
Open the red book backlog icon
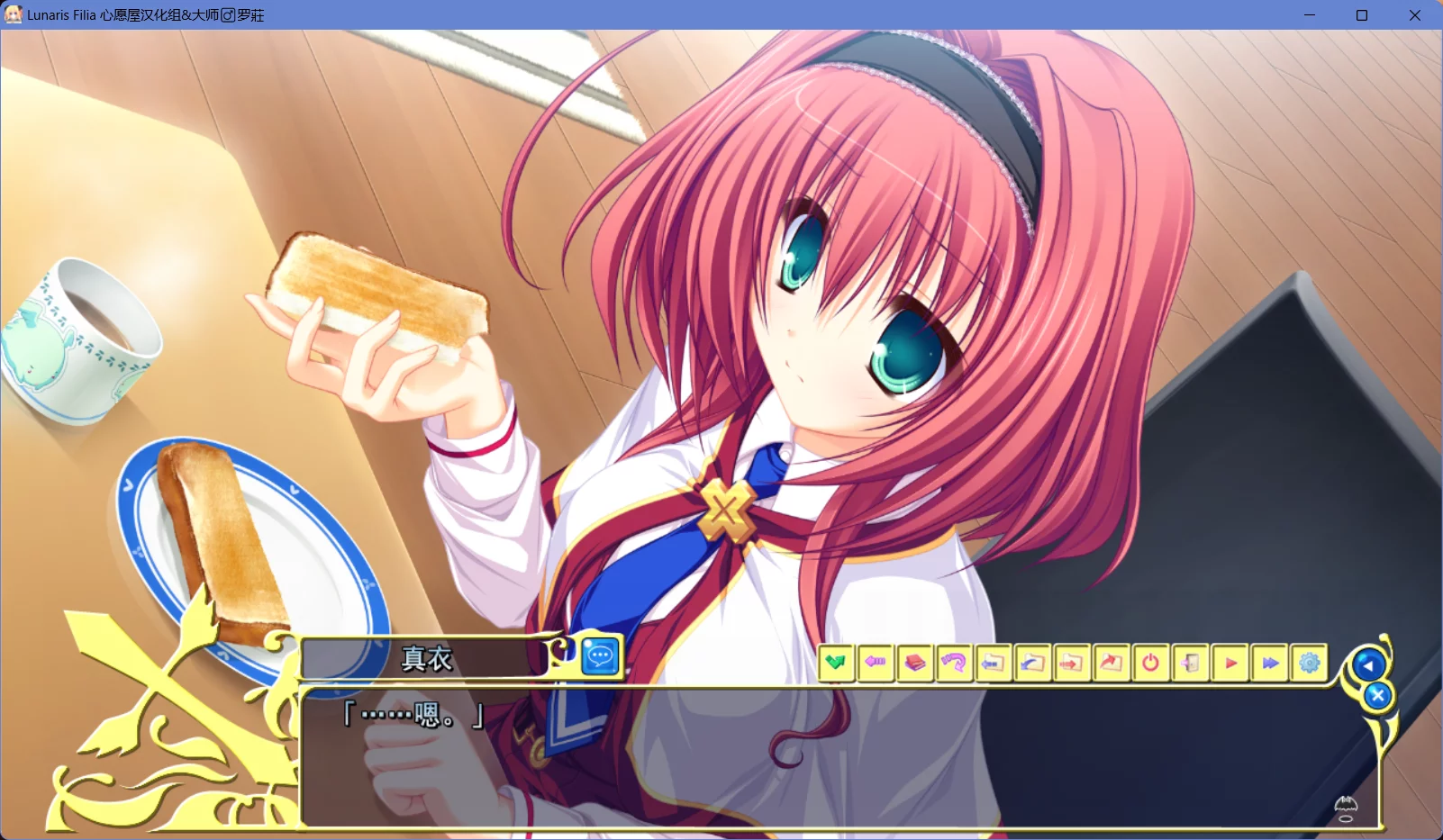[915, 664]
